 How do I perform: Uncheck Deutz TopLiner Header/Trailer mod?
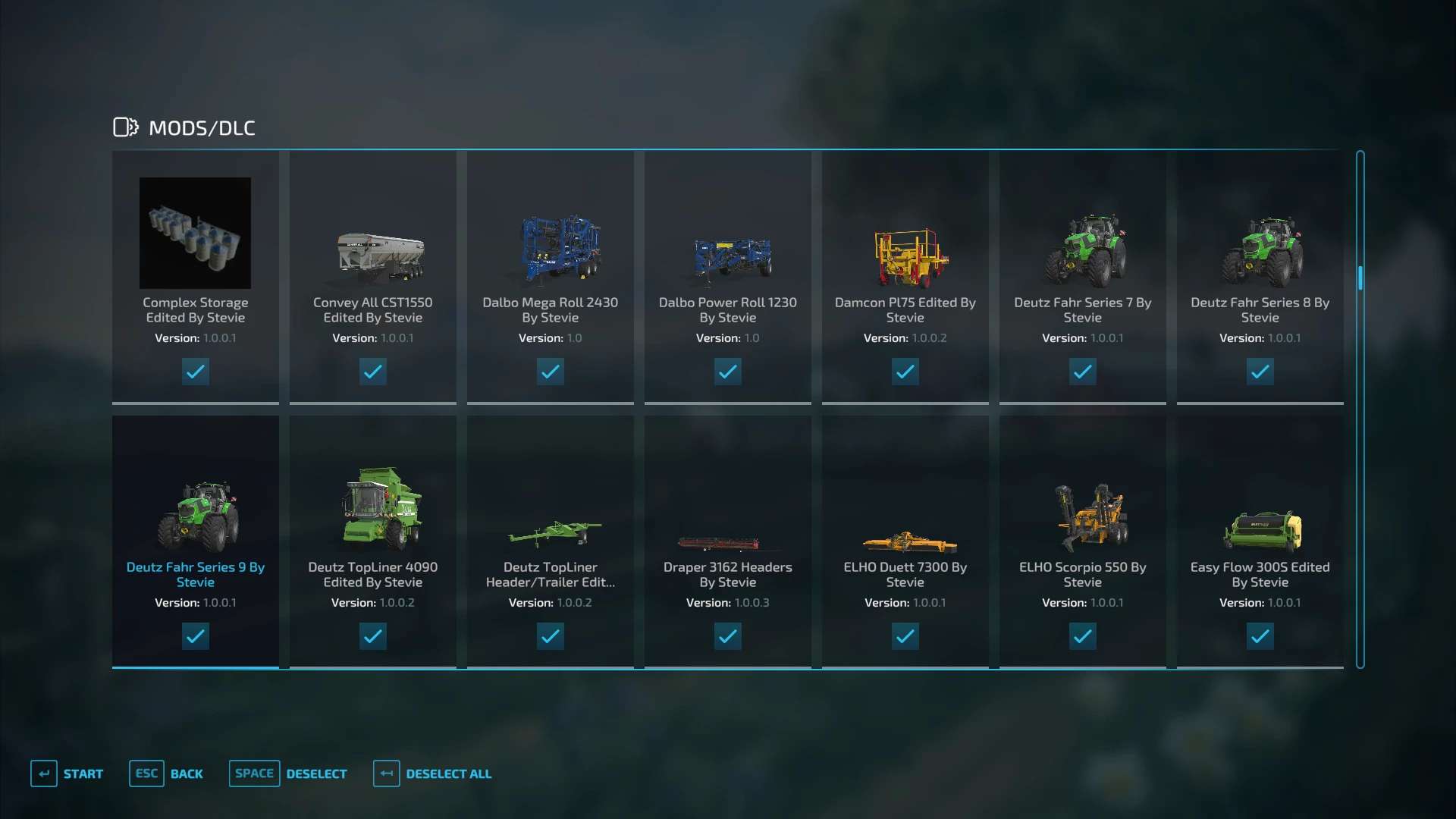550,636
